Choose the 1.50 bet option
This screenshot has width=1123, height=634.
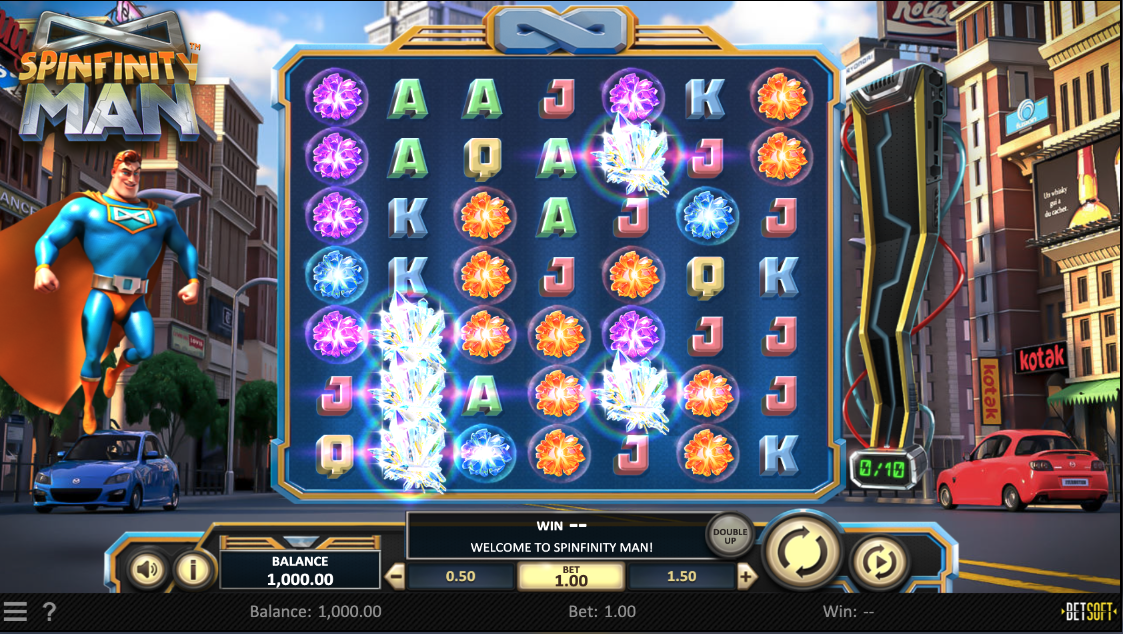click(x=680, y=576)
